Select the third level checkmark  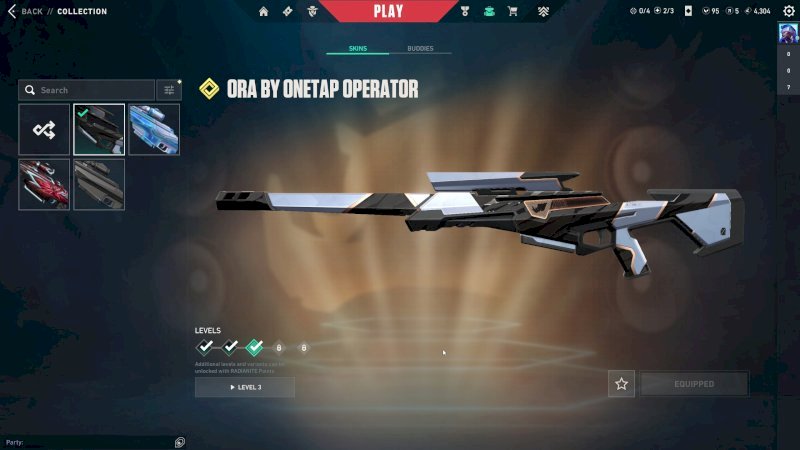(254, 347)
